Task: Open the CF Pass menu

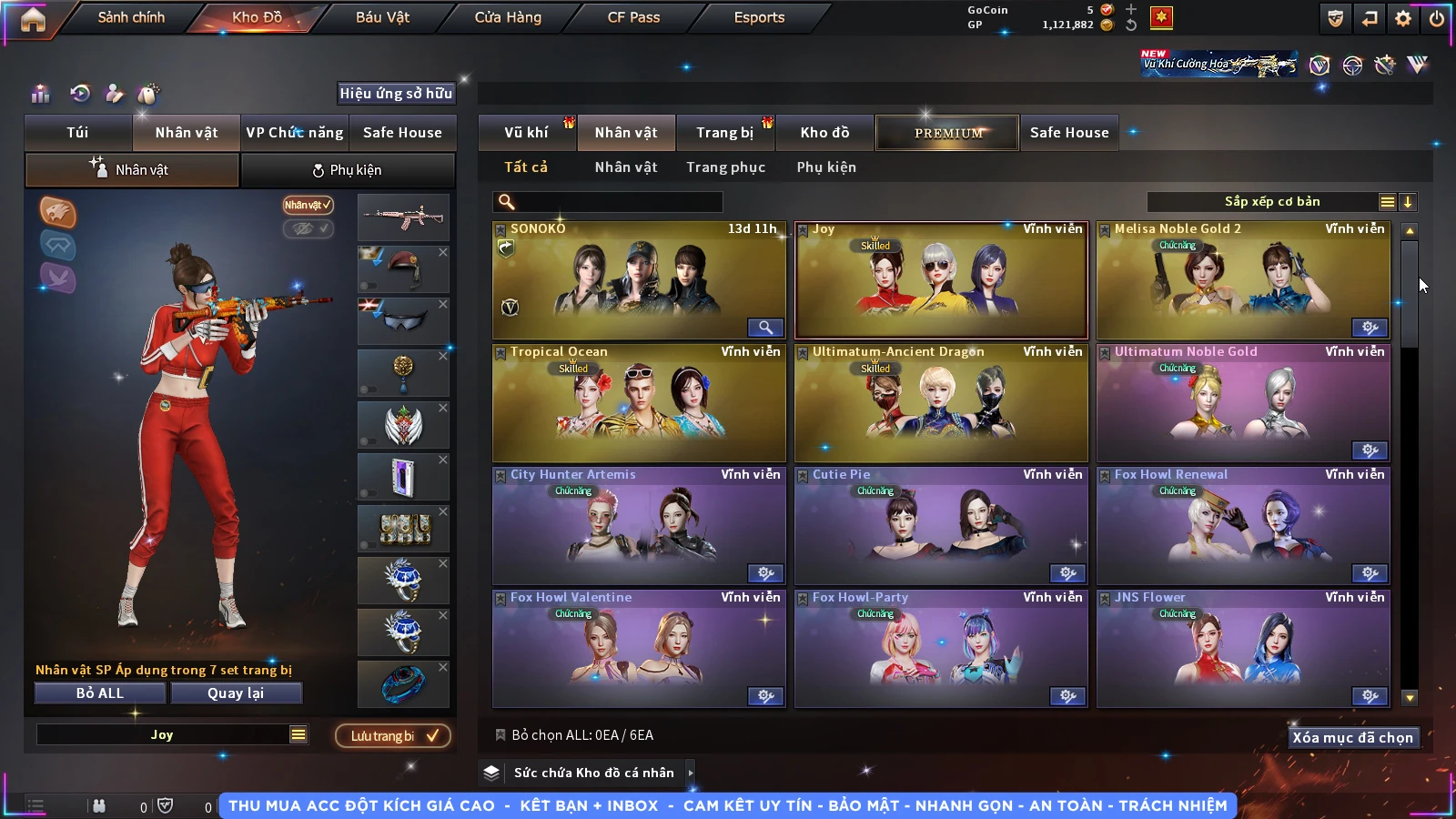Action: [633, 17]
